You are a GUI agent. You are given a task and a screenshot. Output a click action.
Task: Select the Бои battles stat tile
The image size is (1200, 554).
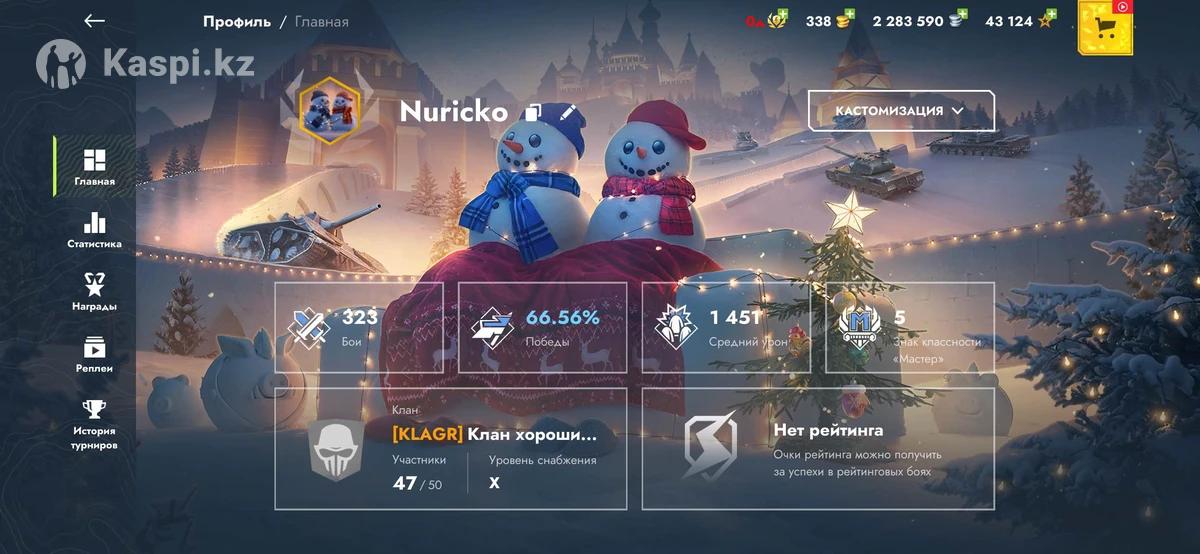tap(359, 327)
